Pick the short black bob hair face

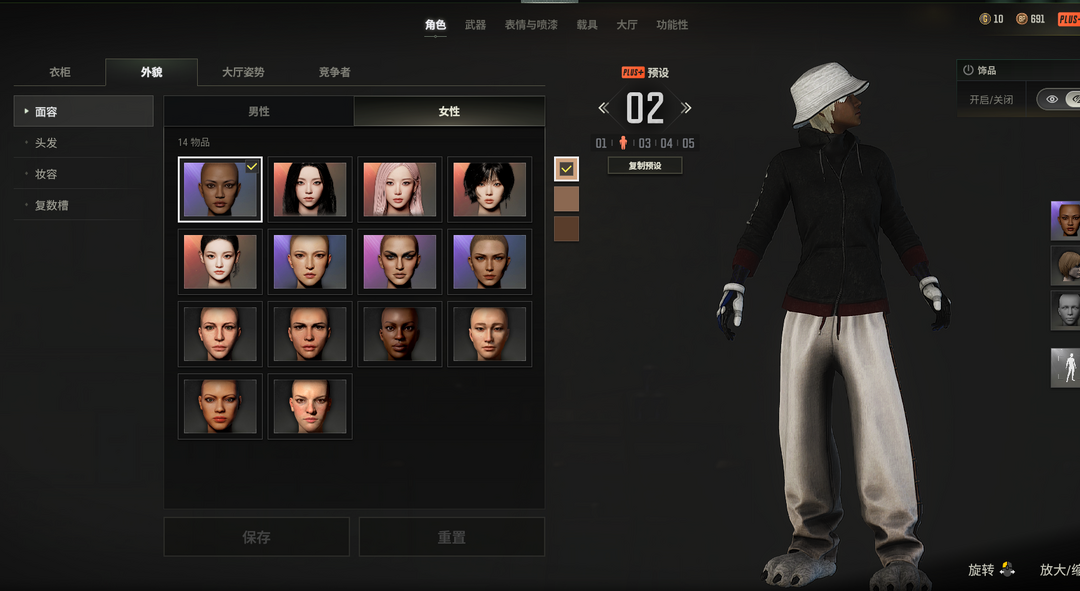click(x=489, y=189)
